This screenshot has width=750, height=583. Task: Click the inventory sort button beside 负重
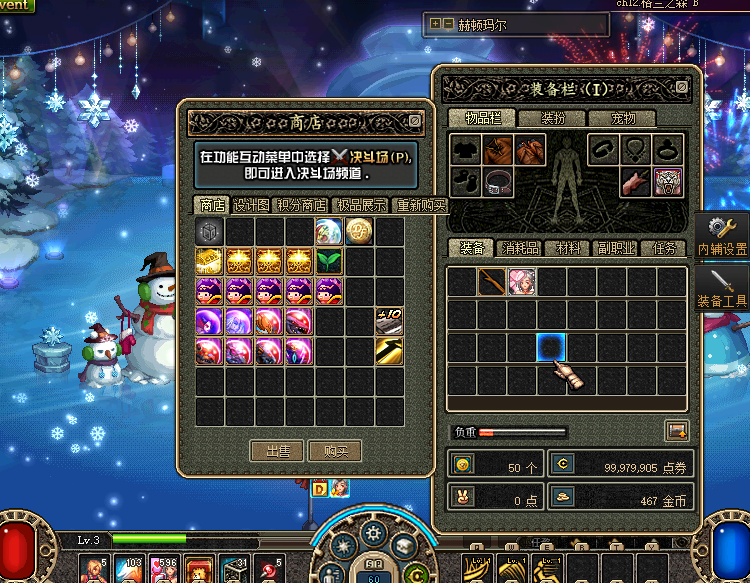coord(677,431)
